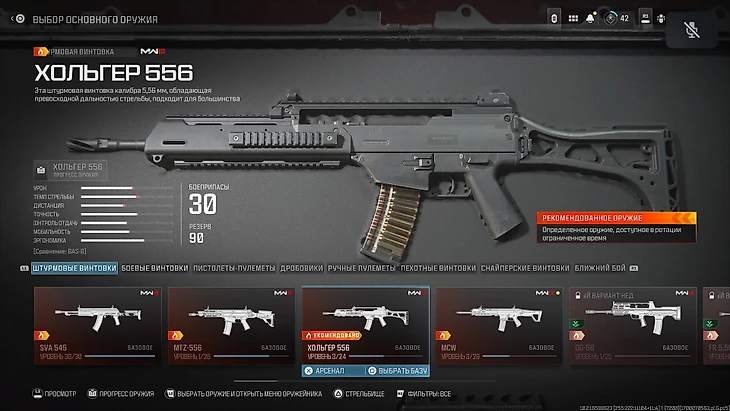Switch to Ручные пулеметы category
The image size is (730, 411).
pyautogui.click(x=362, y=268)
